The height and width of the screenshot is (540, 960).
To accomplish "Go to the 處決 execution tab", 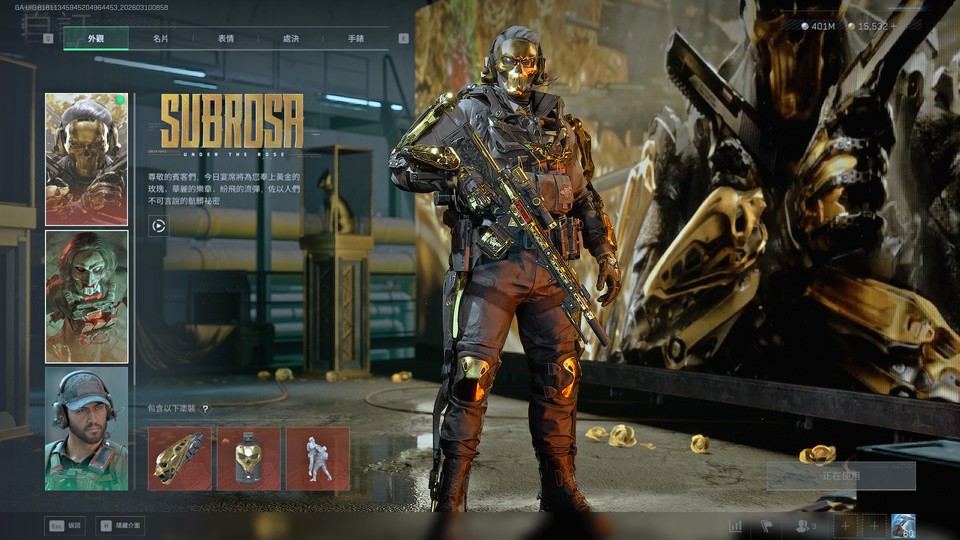I will pos(291,39).
